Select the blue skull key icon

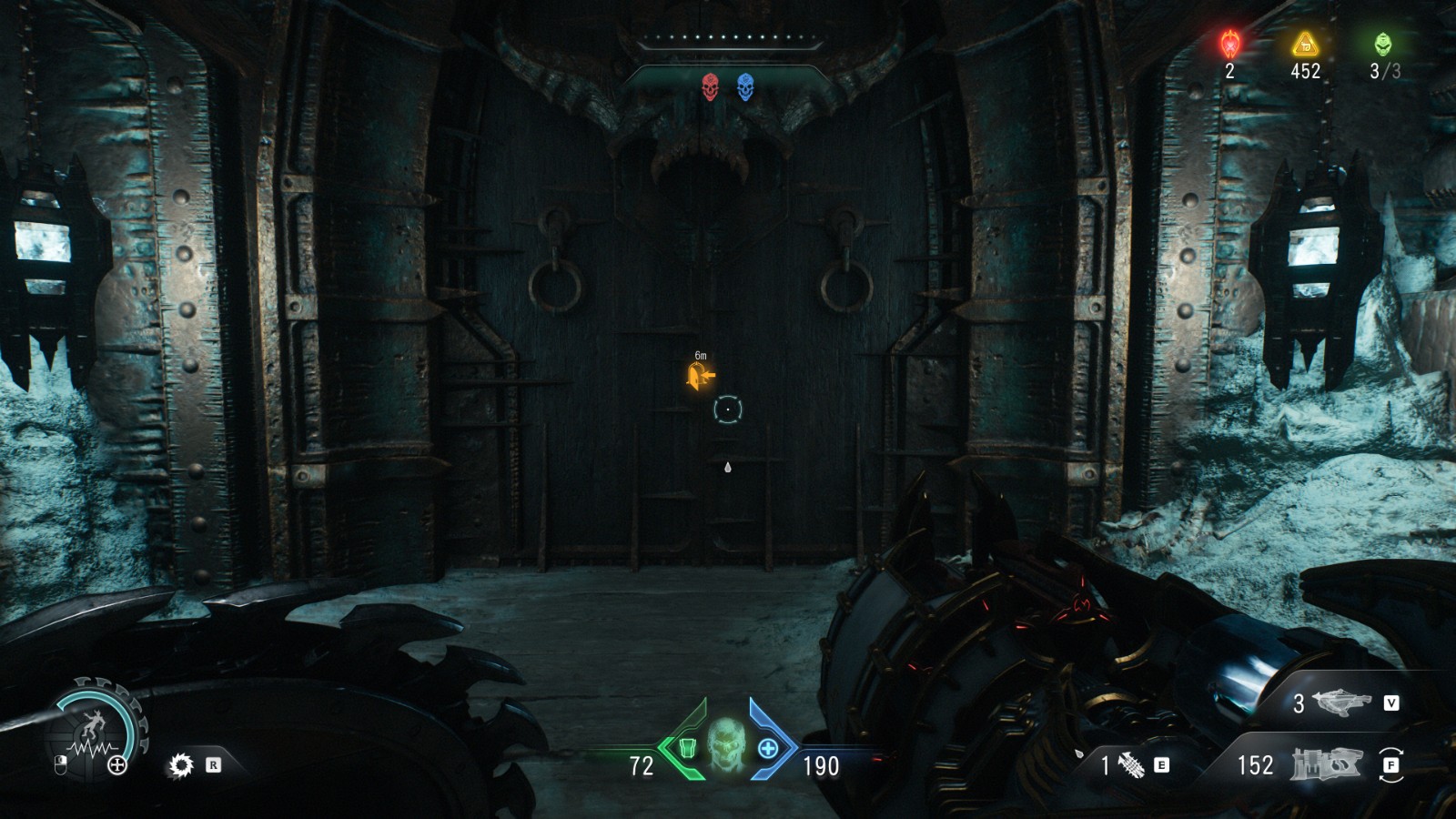click(745, 87)
